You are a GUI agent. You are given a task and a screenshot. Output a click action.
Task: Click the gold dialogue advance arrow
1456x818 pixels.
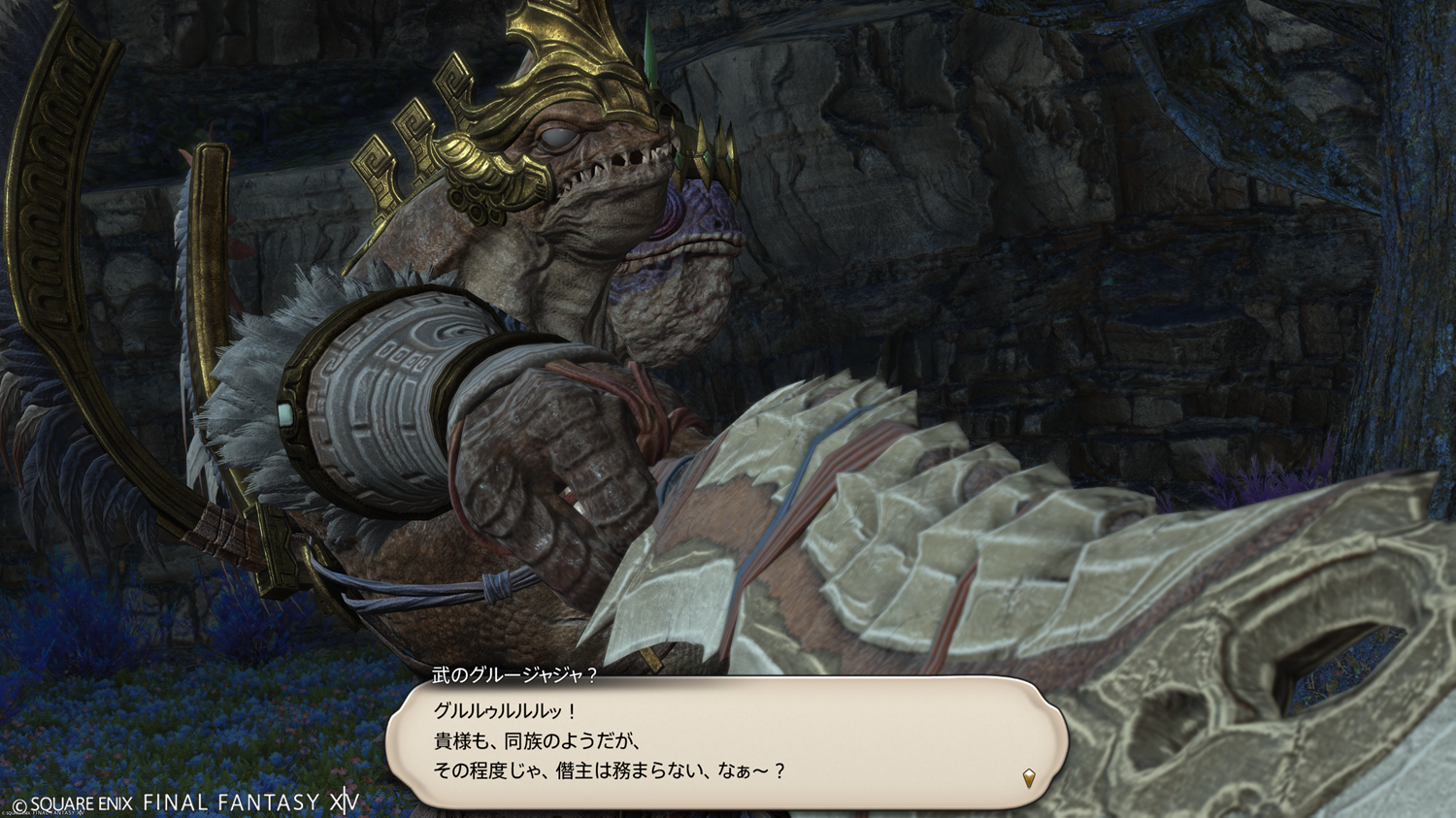pyautogui.click(x=1029, y=777)
